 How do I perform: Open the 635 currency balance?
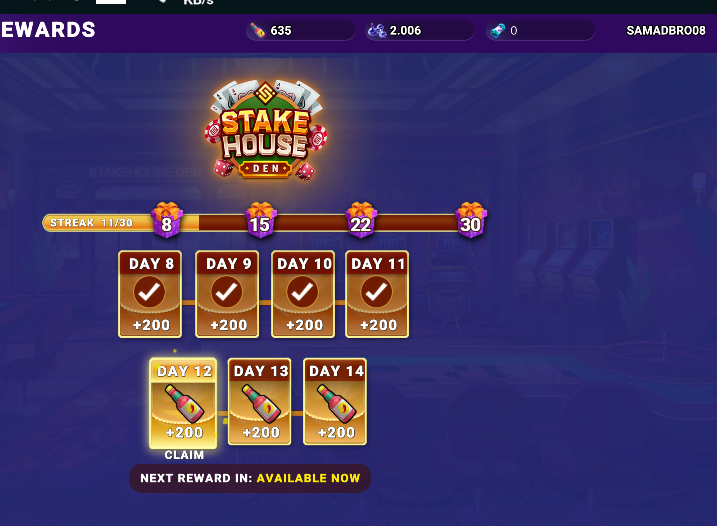[300, 31]
